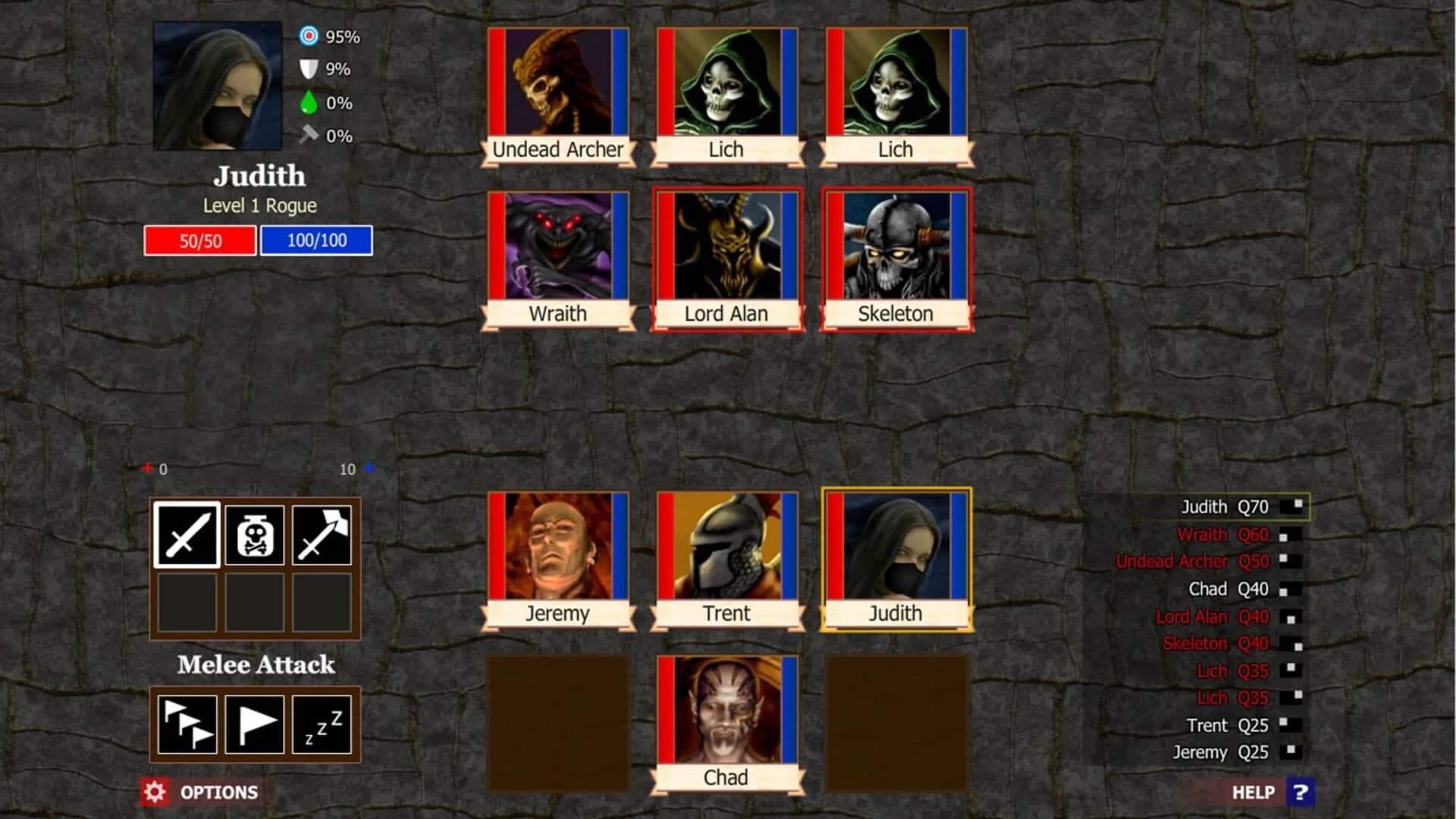Select the Zzz rest action icon
This screenshot has height=819, width=1456.
tap(322, 724)
